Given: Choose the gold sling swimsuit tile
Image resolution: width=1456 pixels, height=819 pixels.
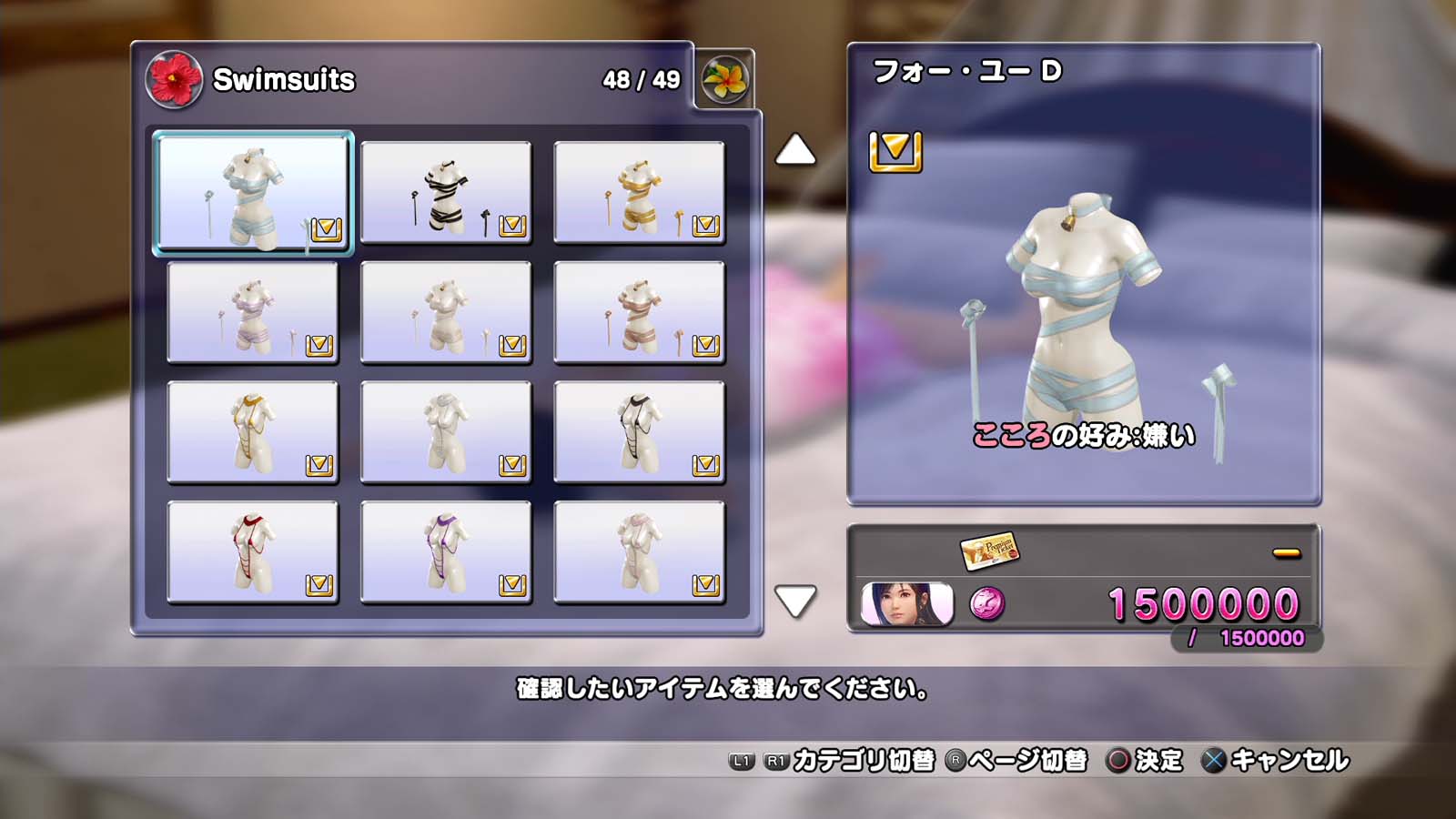Looking at the screenshot, I should [253, 432].
